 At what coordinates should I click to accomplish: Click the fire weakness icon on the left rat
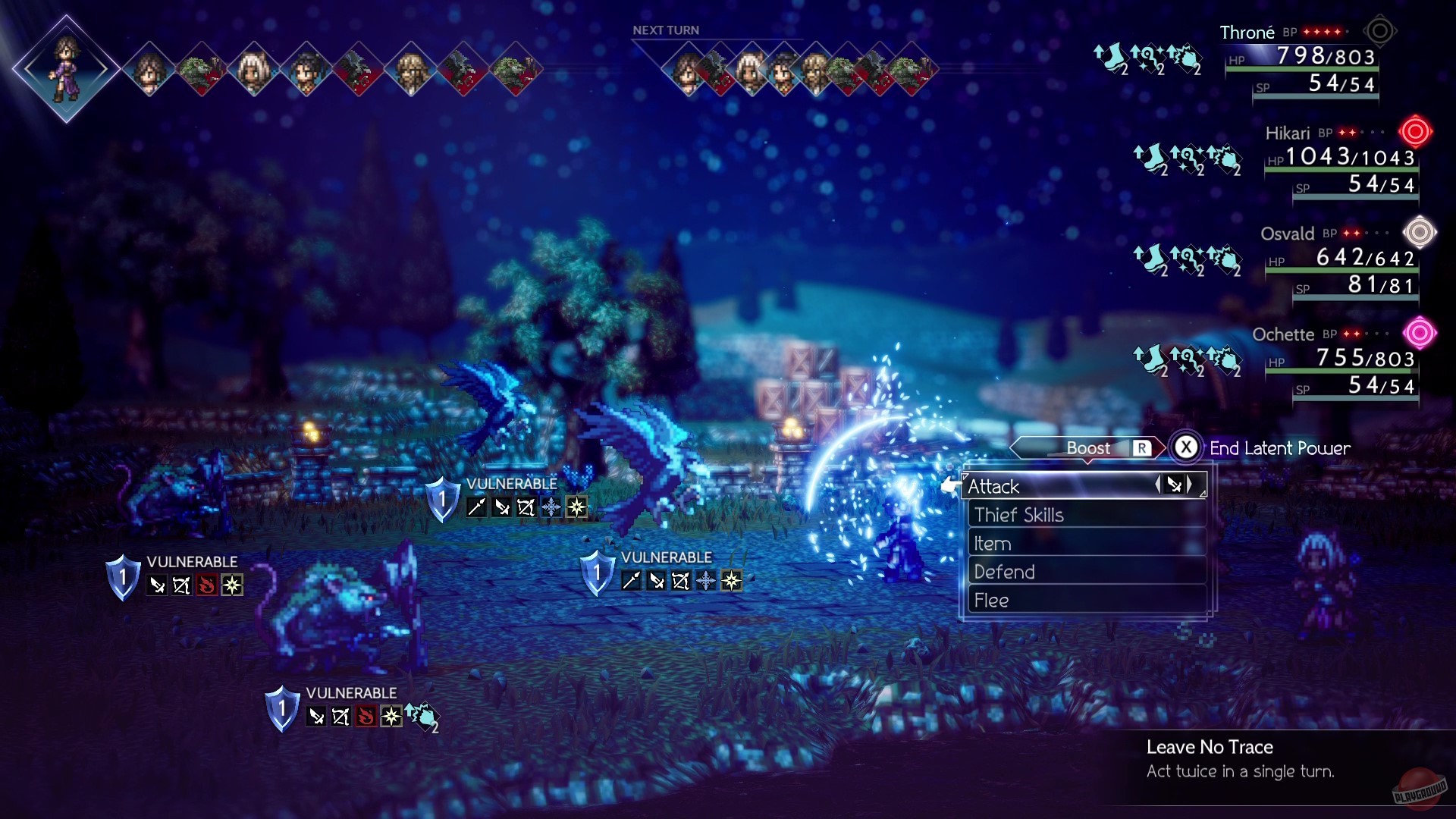(x=206, y=585)
